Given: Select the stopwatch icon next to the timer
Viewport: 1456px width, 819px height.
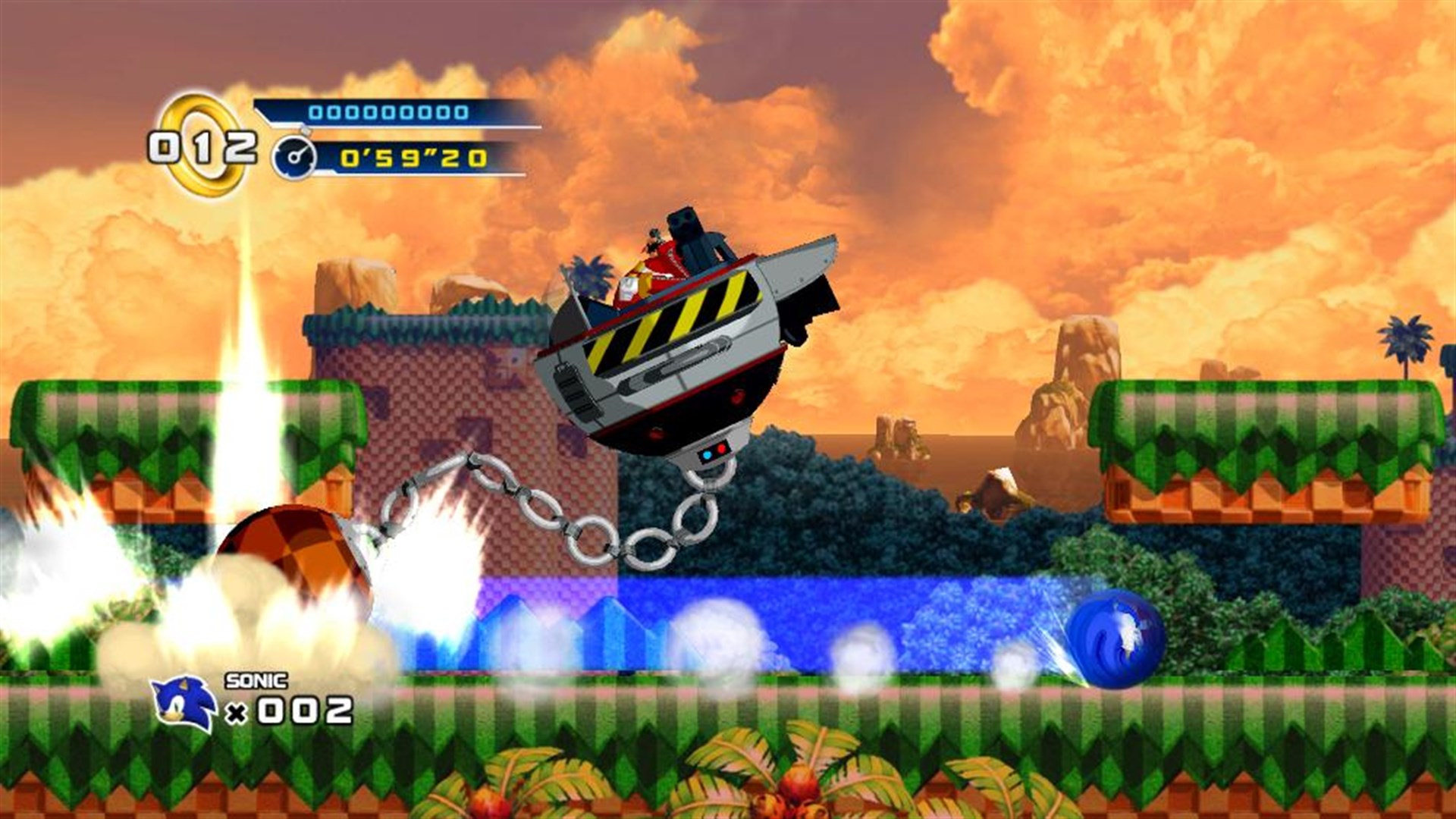Looking at the screenshot, I should [294, 157].
